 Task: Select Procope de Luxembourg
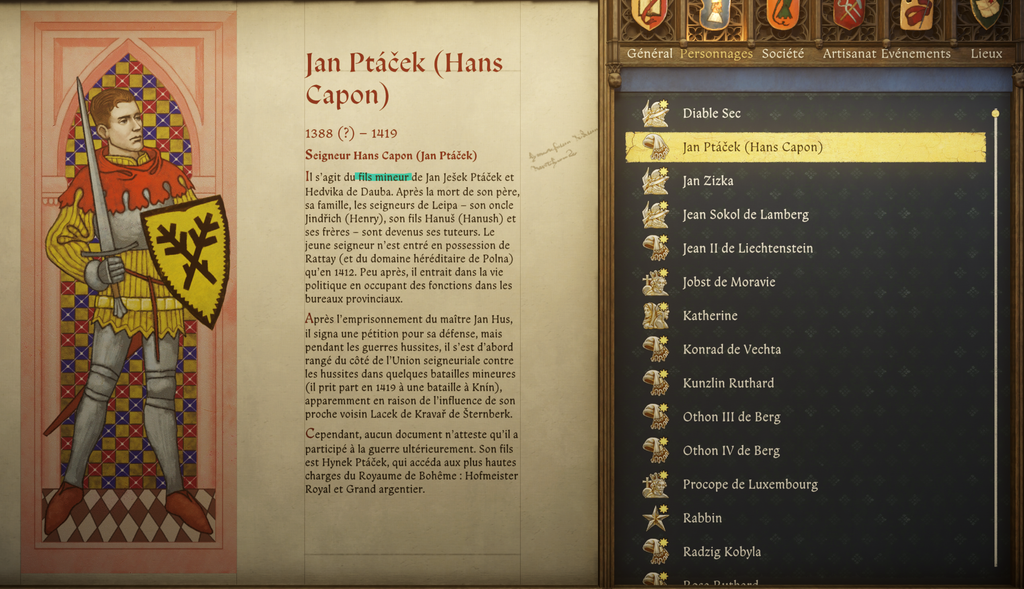[x=750, y=484]
